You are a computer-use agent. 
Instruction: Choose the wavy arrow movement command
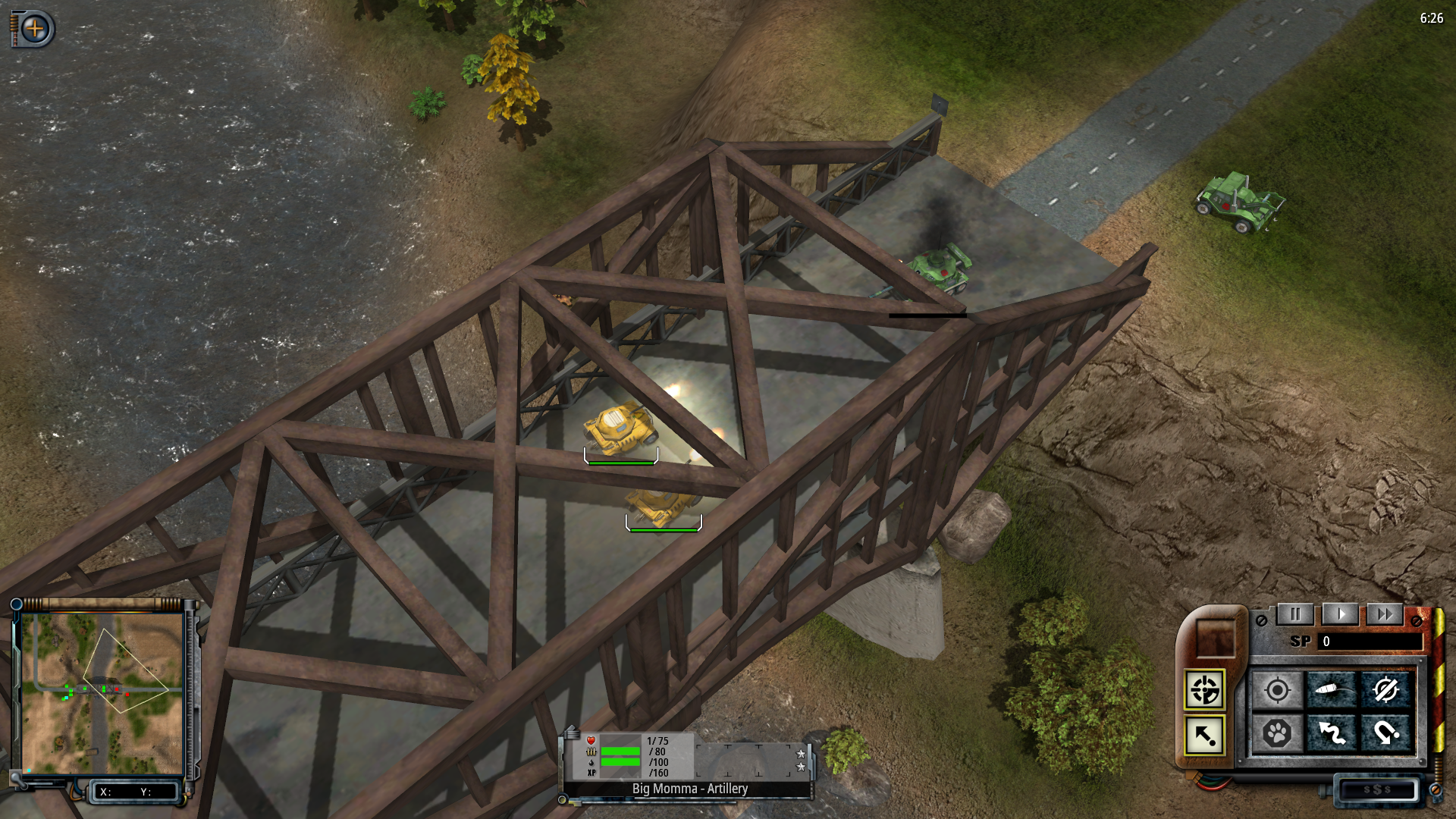pyautogui.click(x=1332, y=733)
